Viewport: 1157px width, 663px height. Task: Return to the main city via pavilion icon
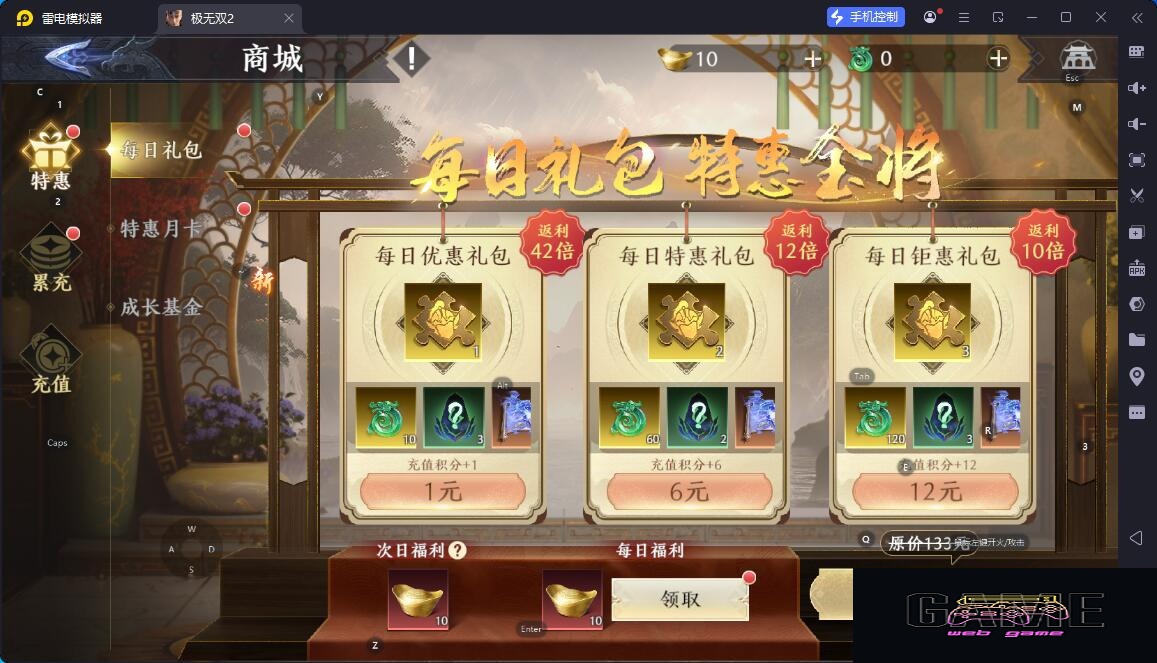1077,57
